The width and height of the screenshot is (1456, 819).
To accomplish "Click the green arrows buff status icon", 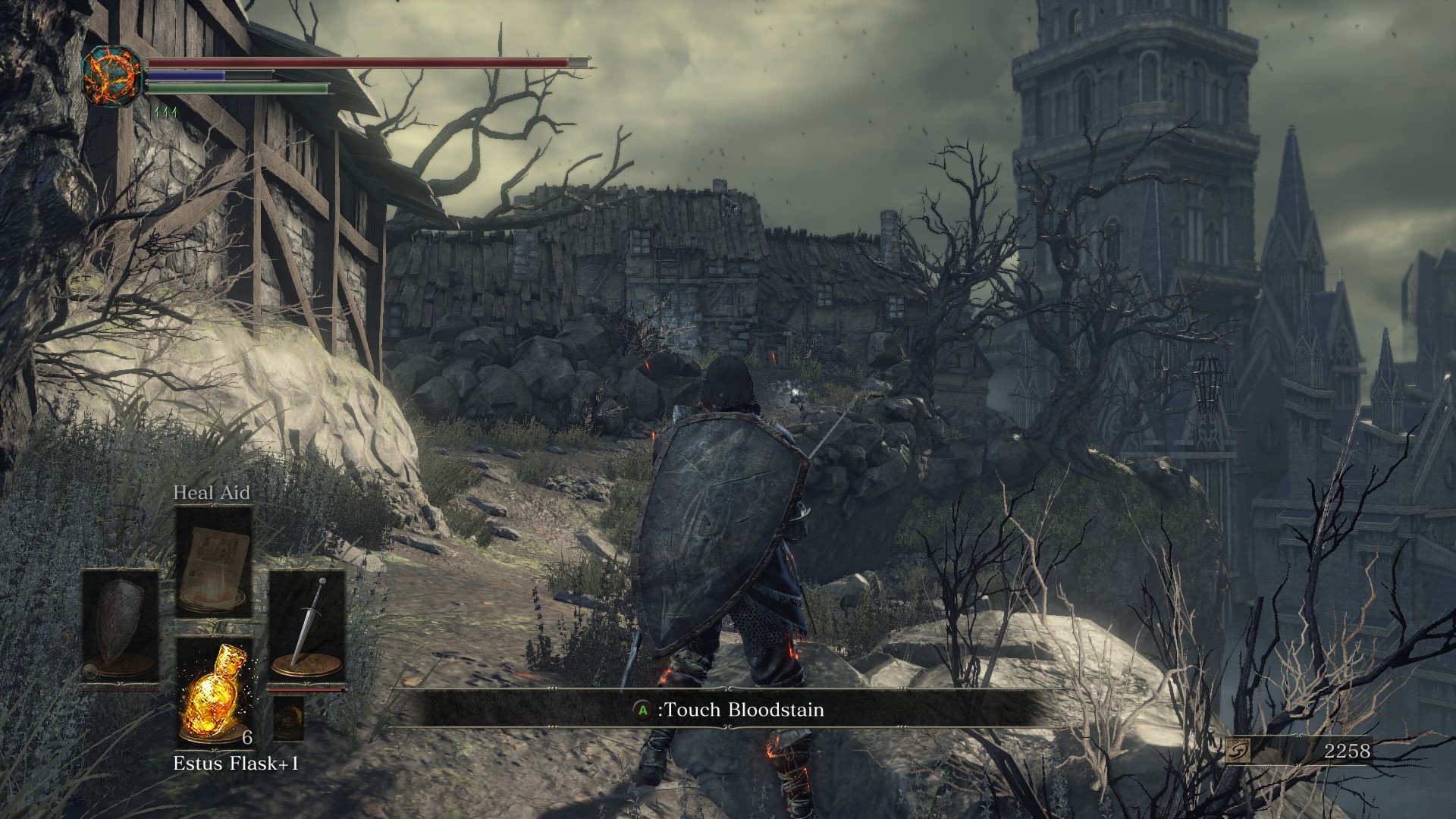I will pos(165,112).
